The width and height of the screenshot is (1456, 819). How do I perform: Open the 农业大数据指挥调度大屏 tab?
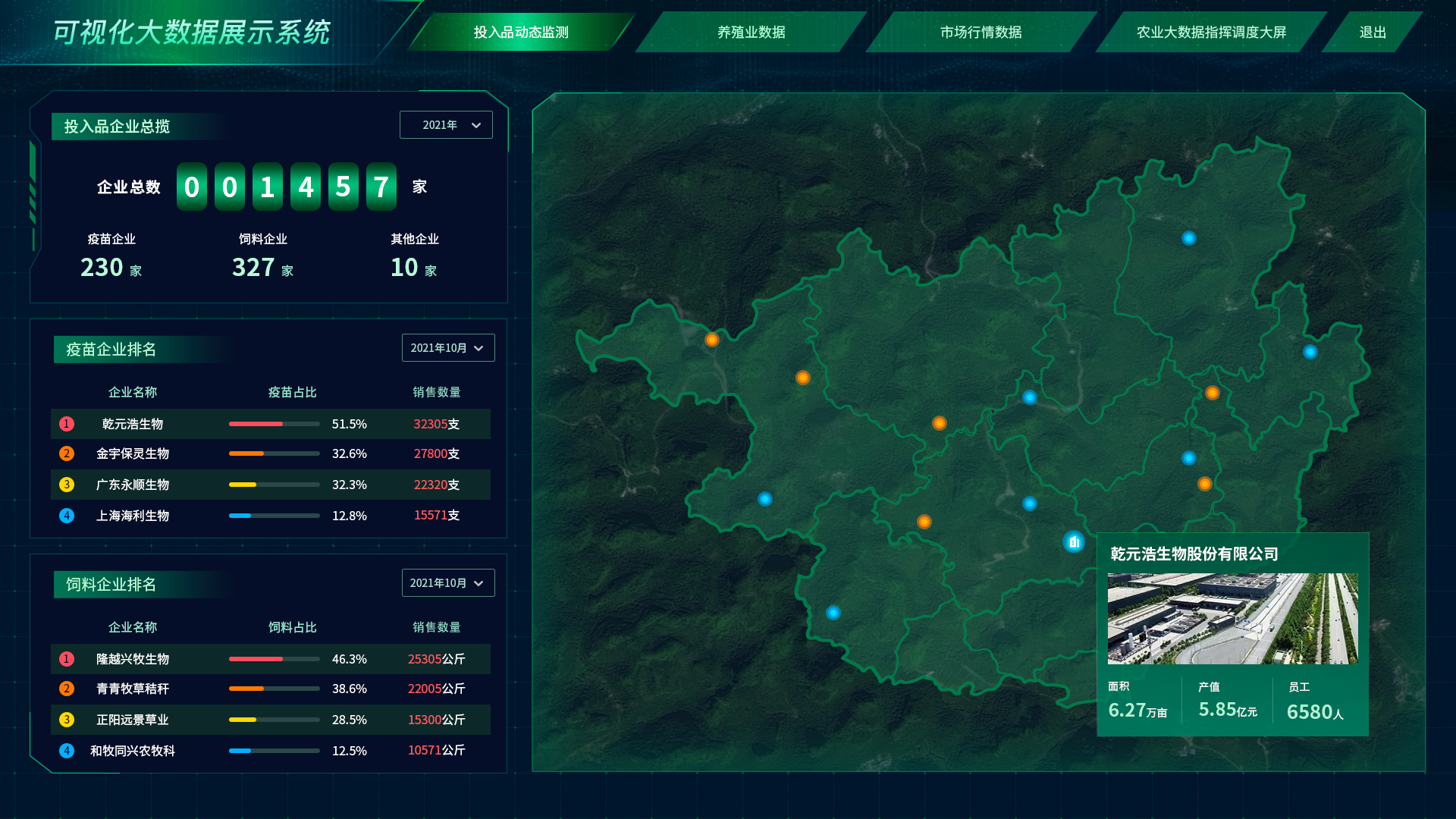(x=1211, y=32)
